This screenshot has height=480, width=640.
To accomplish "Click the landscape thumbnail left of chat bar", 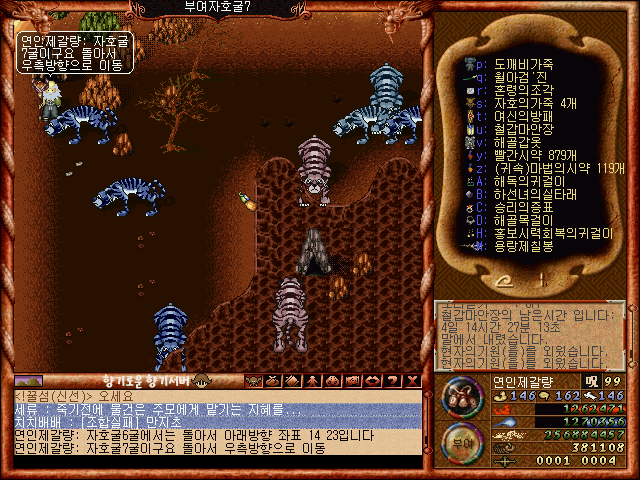I will click(x=27, y=381).
